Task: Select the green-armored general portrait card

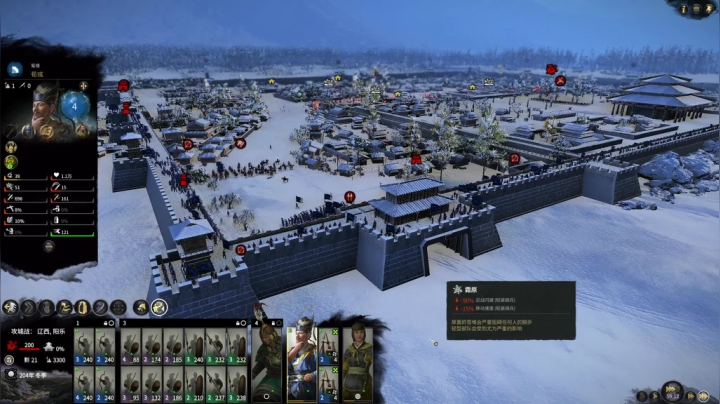Action: (268, 356)
